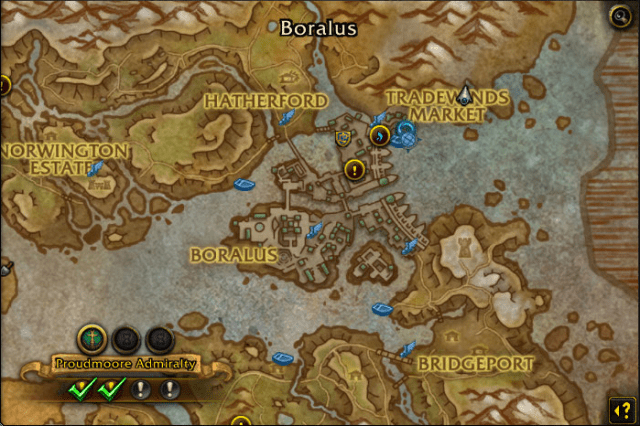
Task: Open the map filter magnifier button
Action: coord(618,15)
